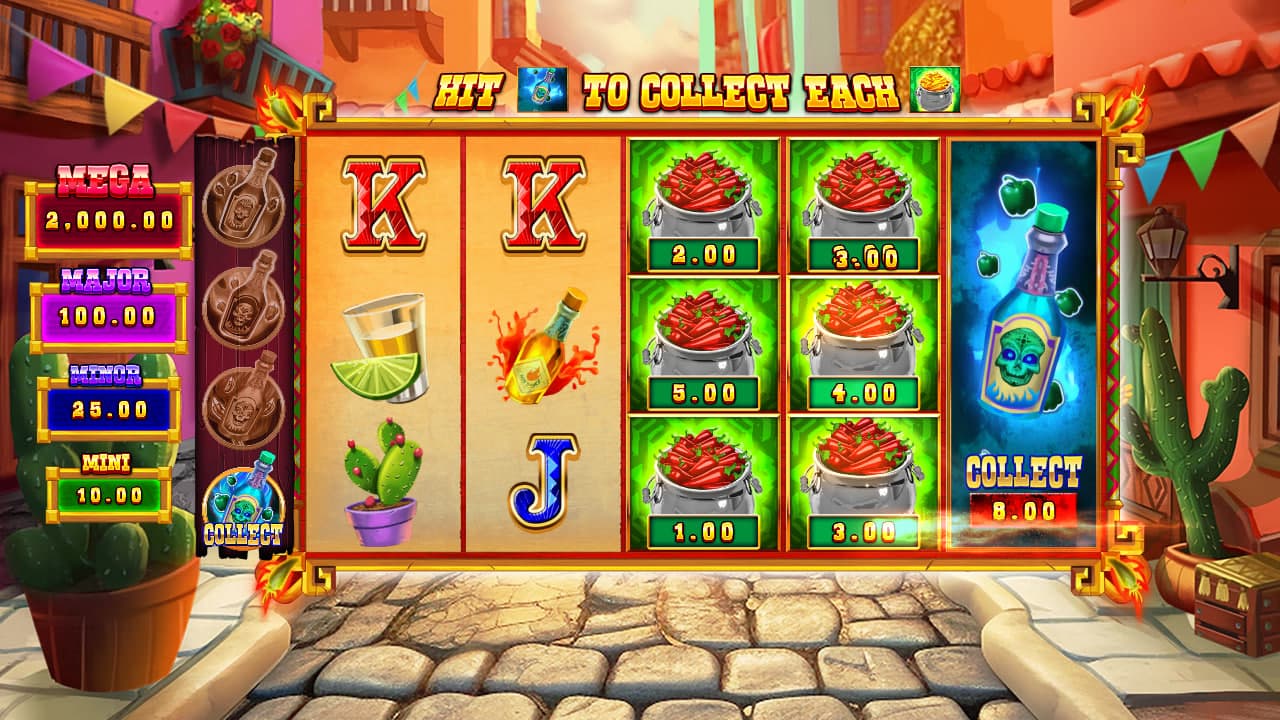Select the blue J card symbol
Viewport: 1280px width, 720px height.
click(543, 482)
